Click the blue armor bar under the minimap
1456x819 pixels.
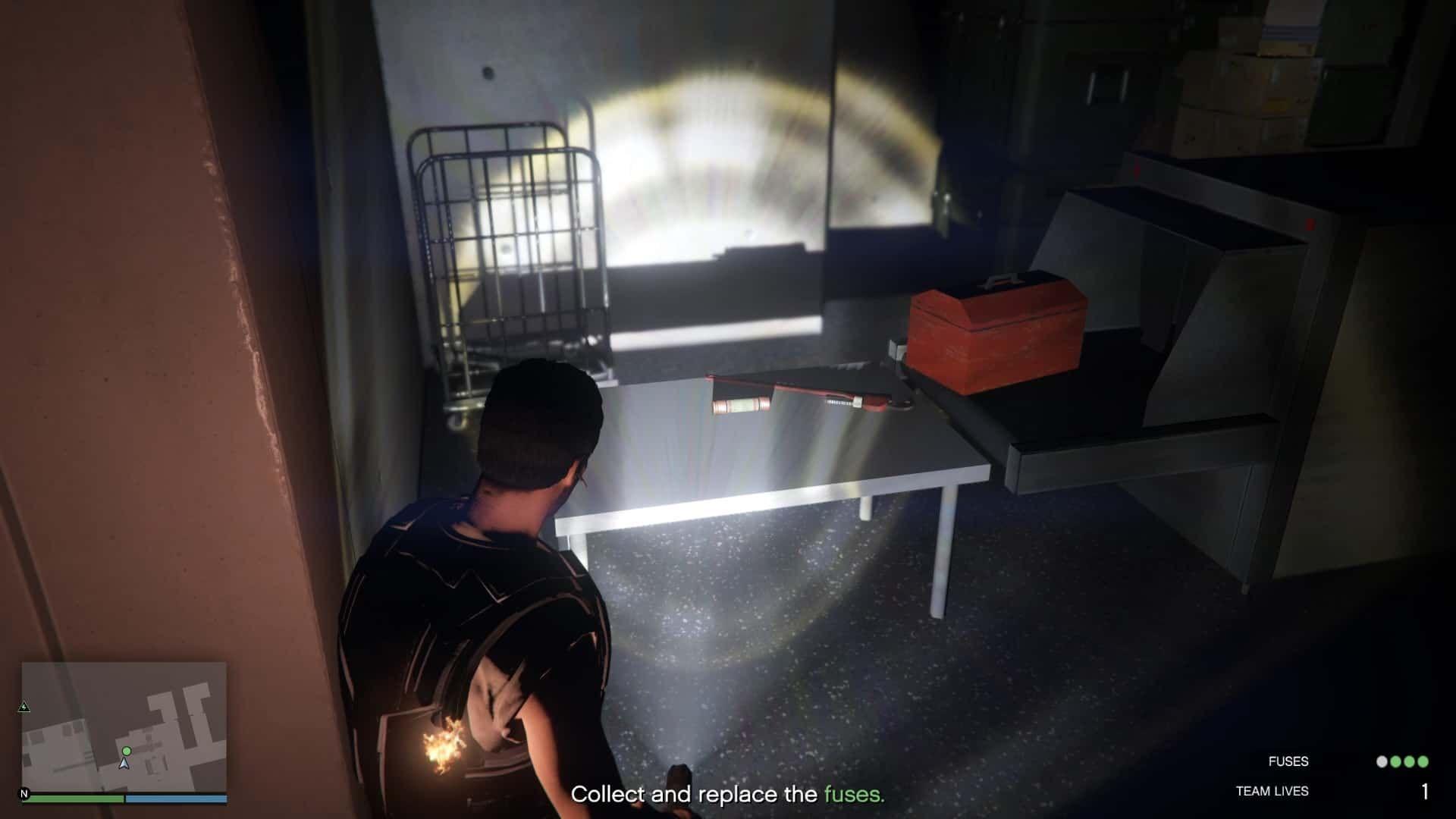176,798
